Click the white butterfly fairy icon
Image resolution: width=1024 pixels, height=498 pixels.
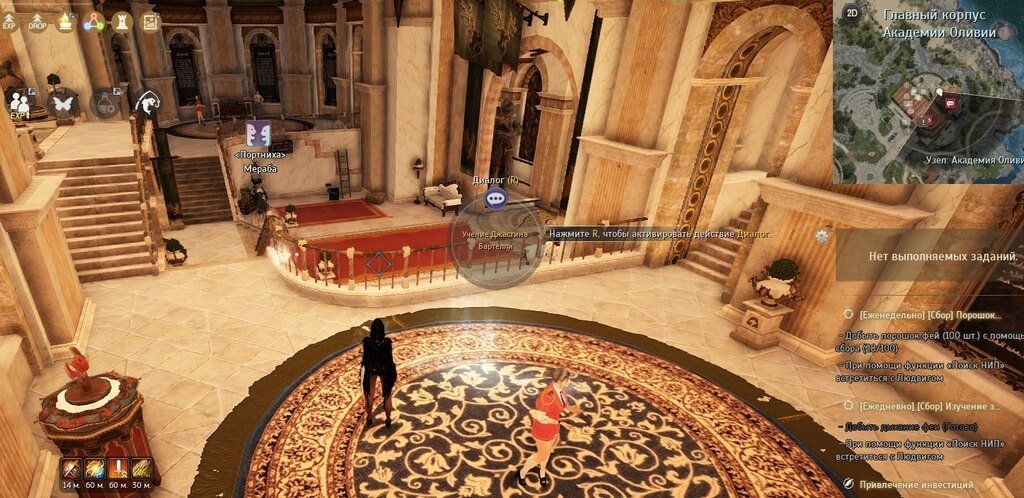tap(63, 102)
